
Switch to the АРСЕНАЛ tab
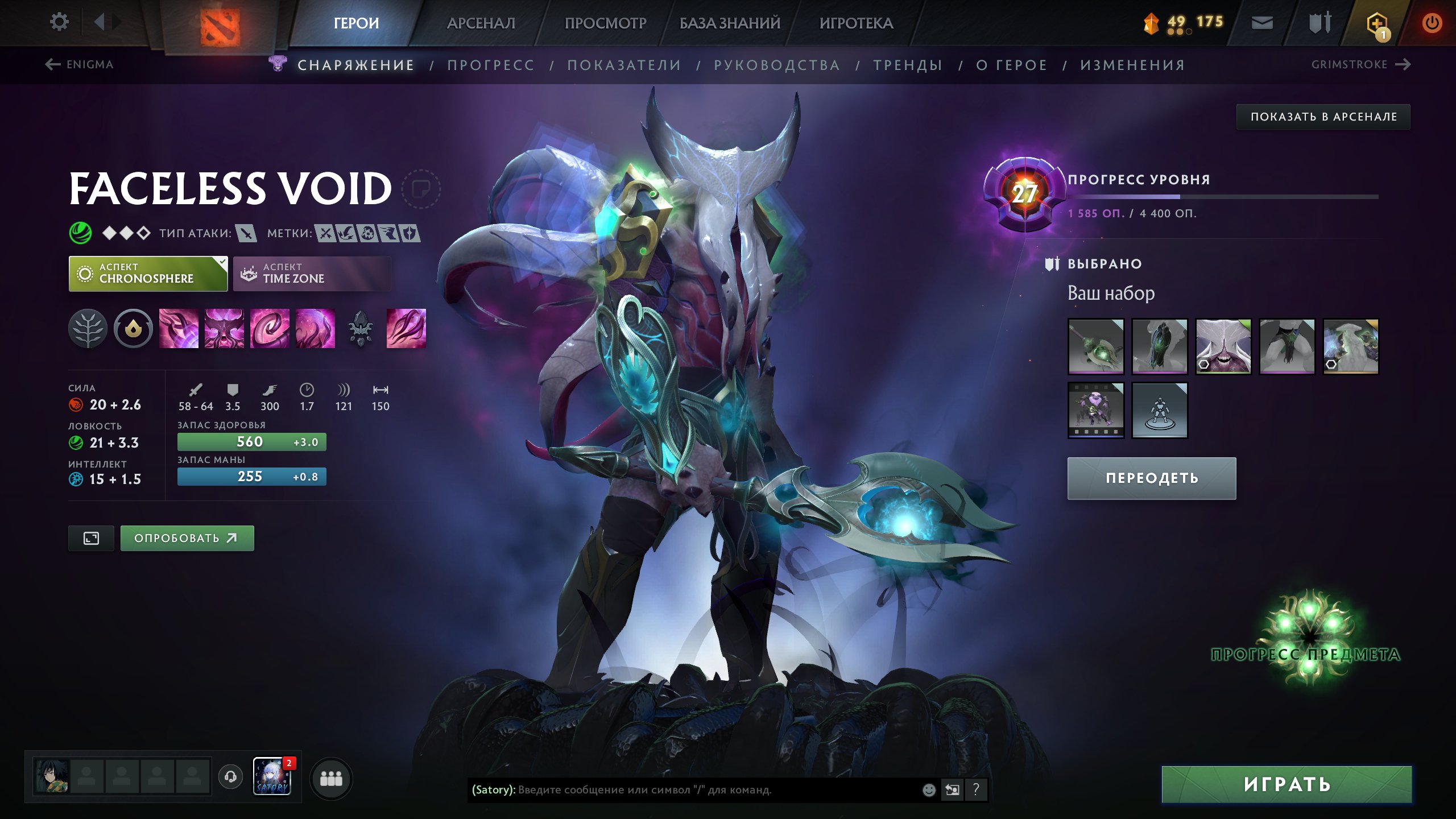pos(481,24)
